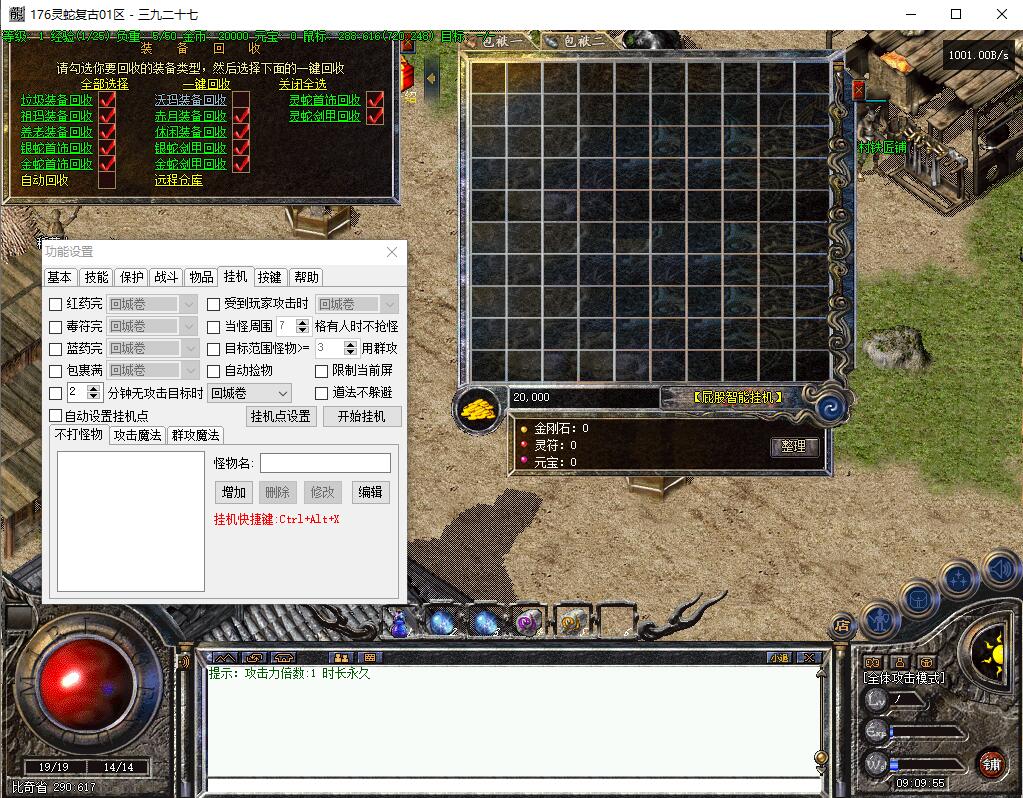
Task: Close the 功能设置 settings window
Action: (392, 252)
